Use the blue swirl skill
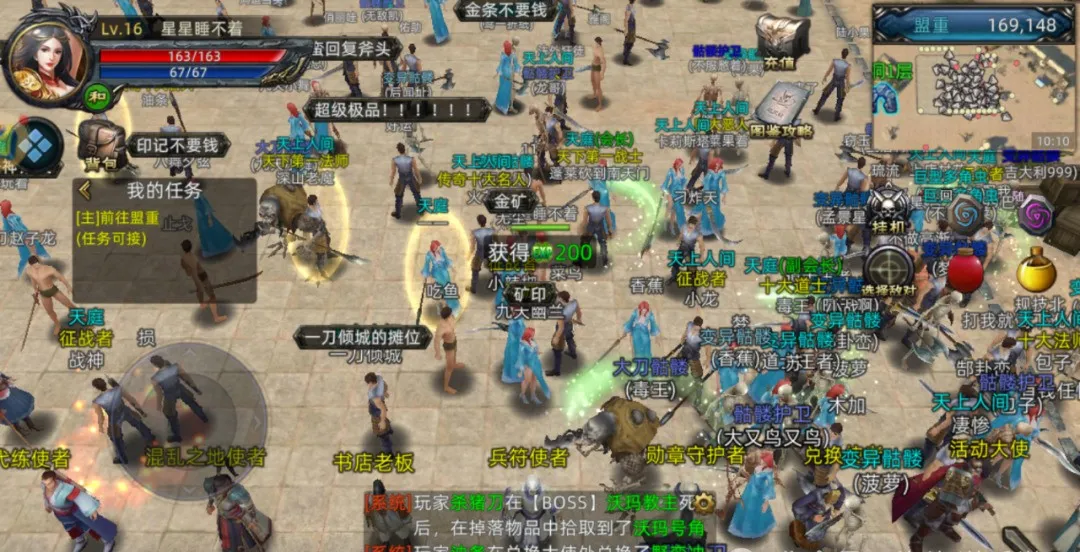Viewport: 1080px width, 552px height. pos(966,213)
